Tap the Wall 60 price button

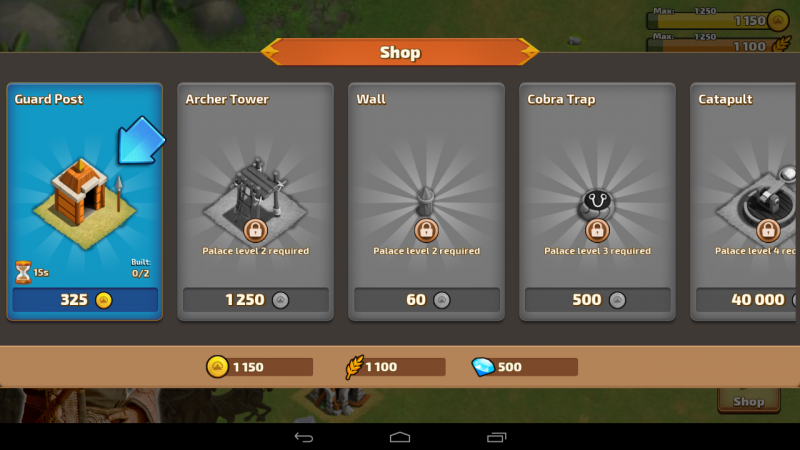coord(427,300)
